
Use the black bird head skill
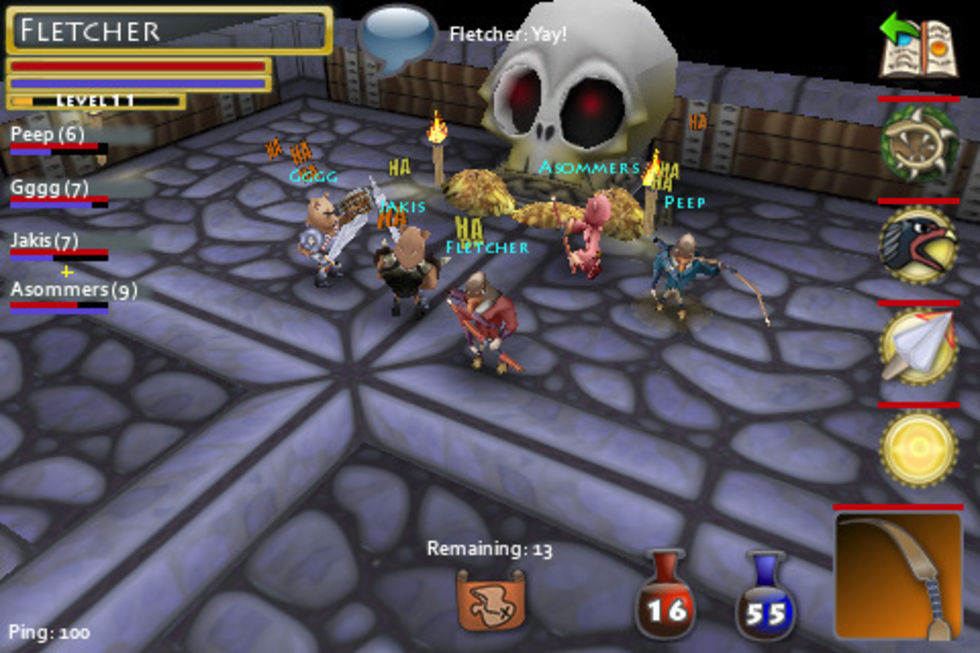[919, 247]
